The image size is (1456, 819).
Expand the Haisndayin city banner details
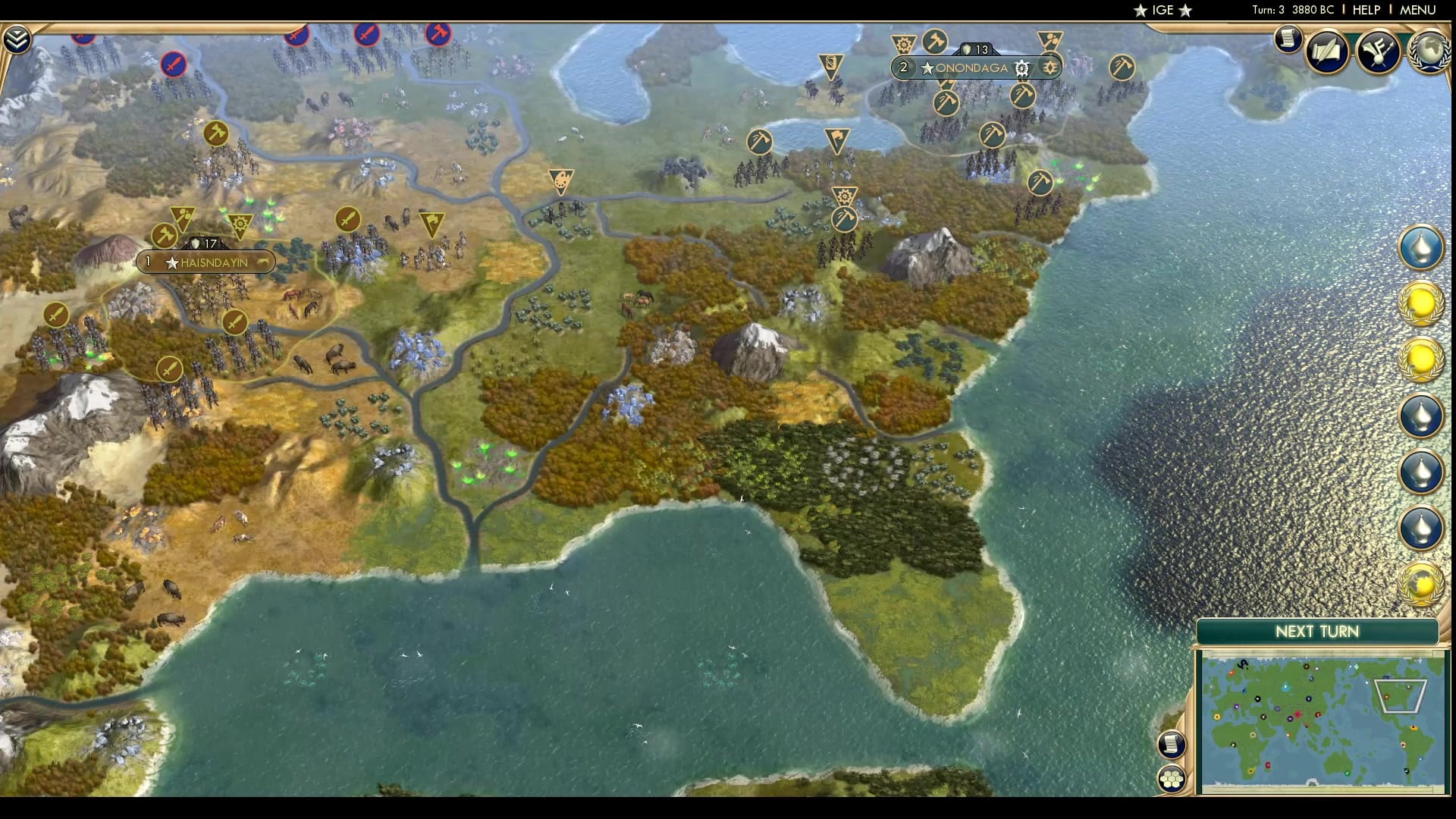206,262
